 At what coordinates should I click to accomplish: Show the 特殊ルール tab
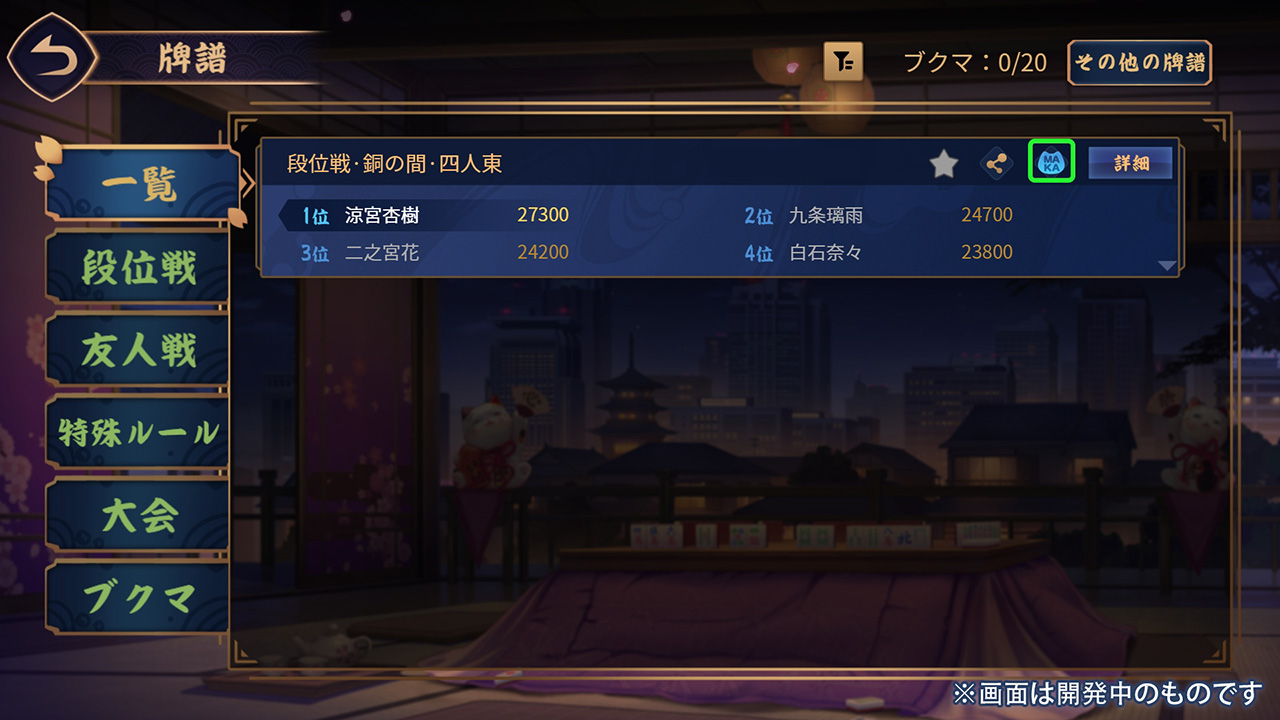coord(138,433)
